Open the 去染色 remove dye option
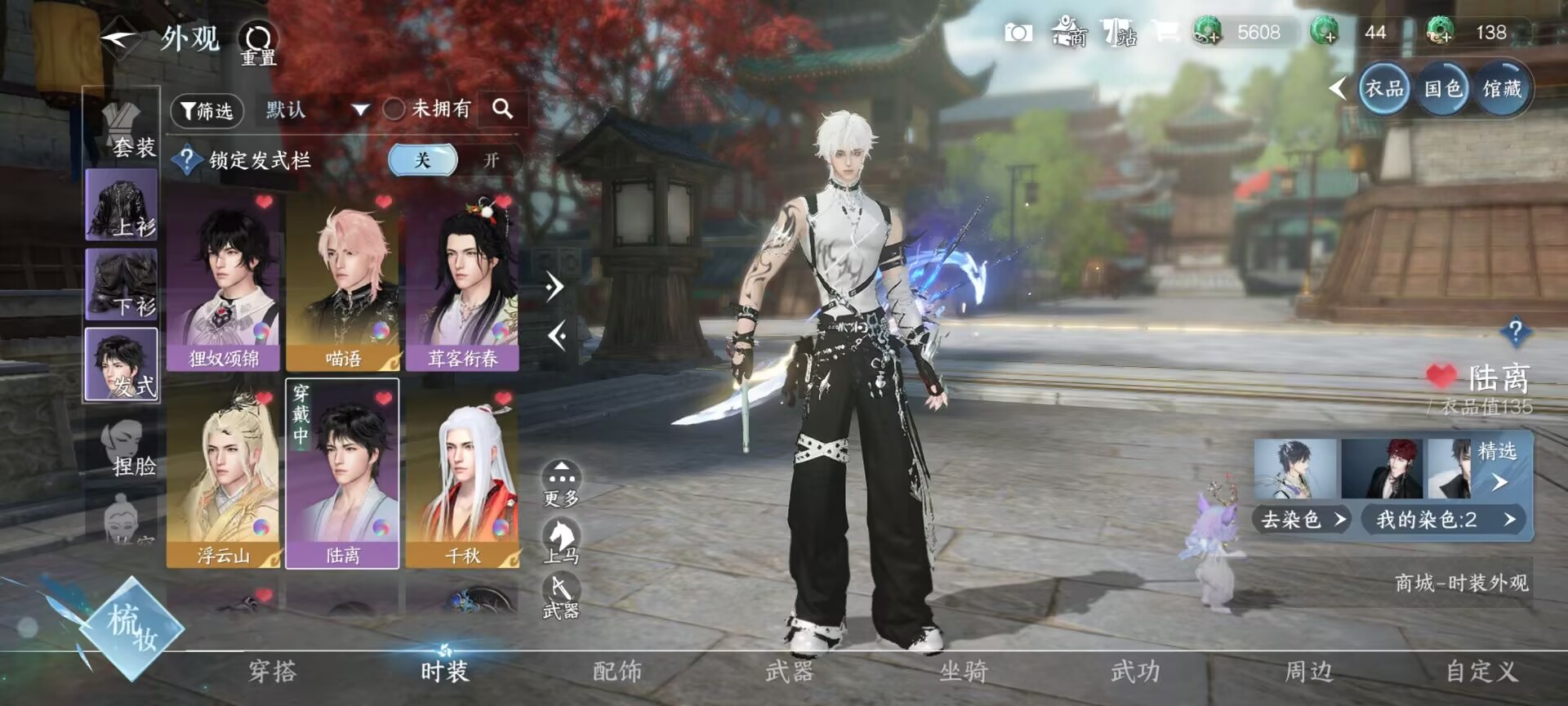This screenshot has height=706, width=1568. point(1302,520)
